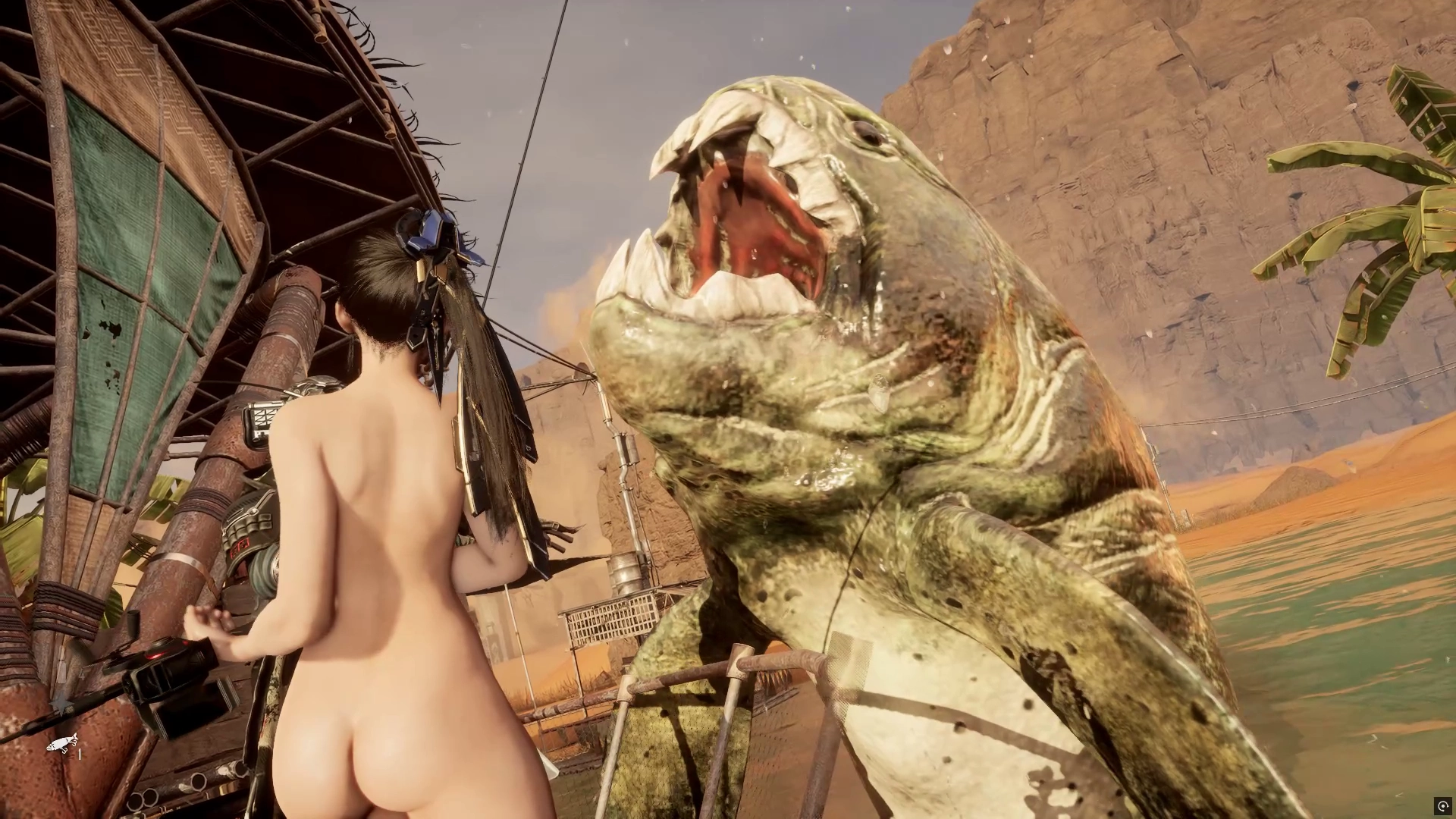
Task: Click the circular arrow replay icon
Action: pyautogui.click(x=1442, y=805)
